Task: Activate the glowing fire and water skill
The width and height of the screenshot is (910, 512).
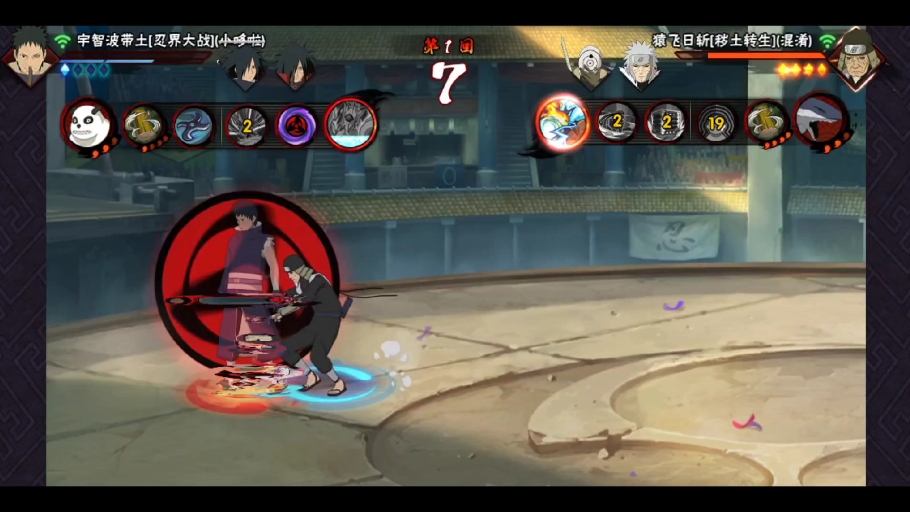Action: (562, 122)
